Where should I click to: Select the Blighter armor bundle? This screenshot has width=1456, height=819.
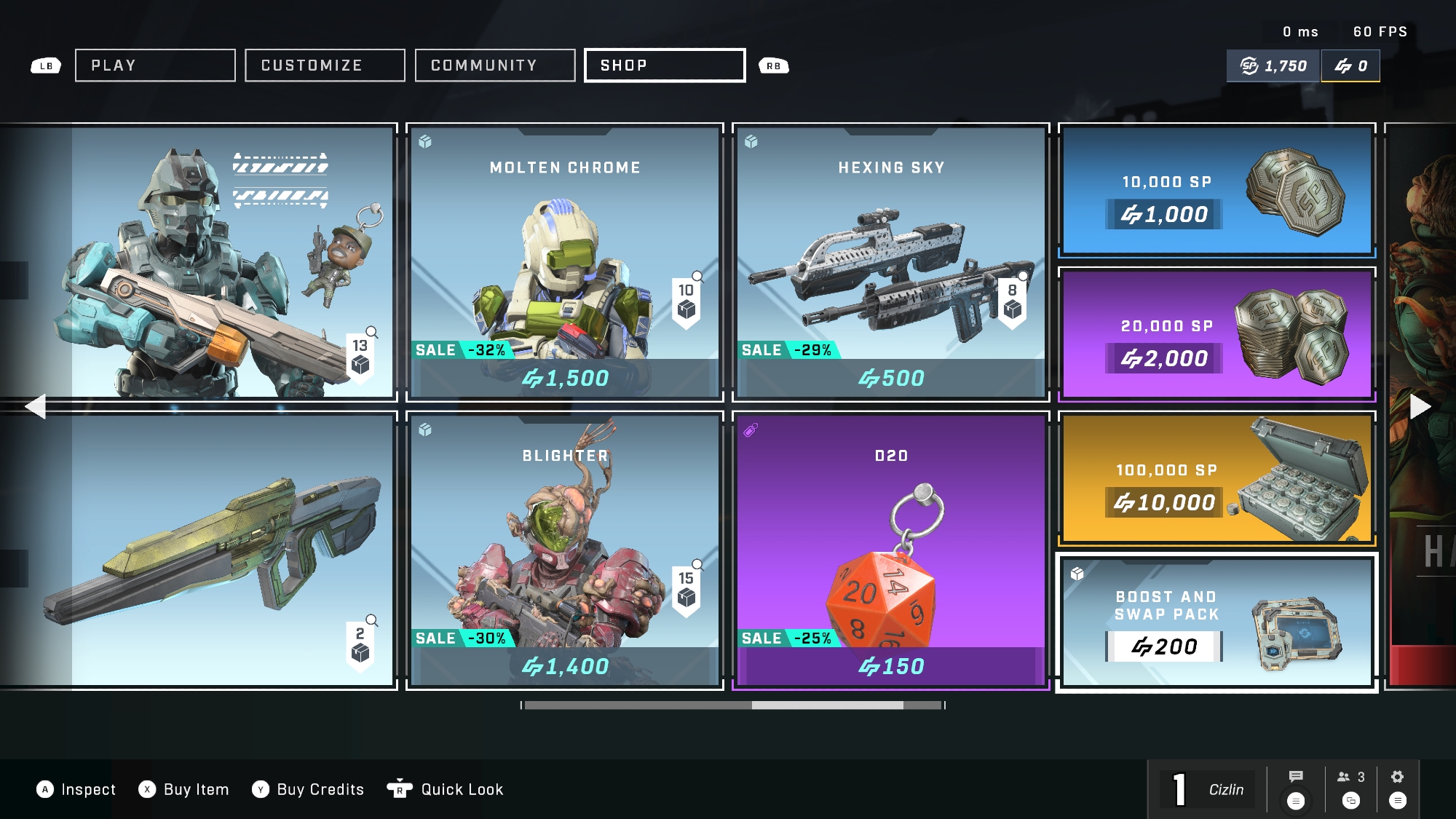tap(565, 550)
